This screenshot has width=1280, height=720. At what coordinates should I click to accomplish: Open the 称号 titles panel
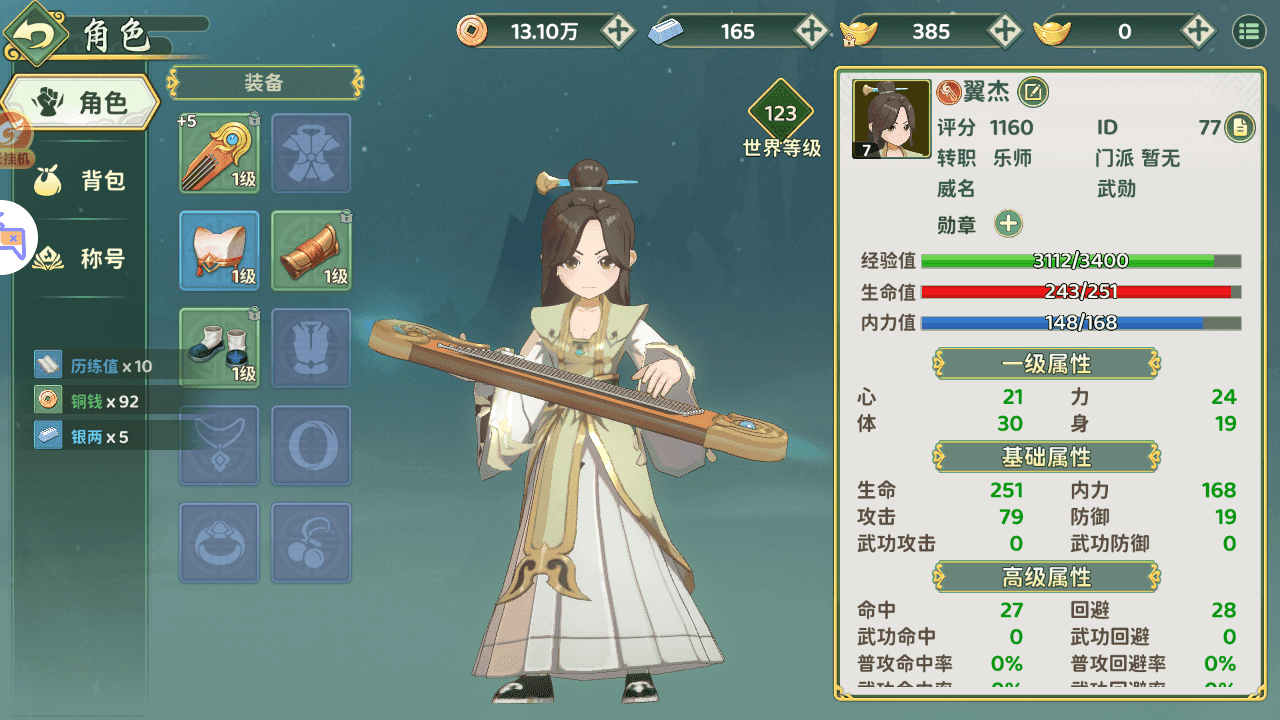coord(80,258)
